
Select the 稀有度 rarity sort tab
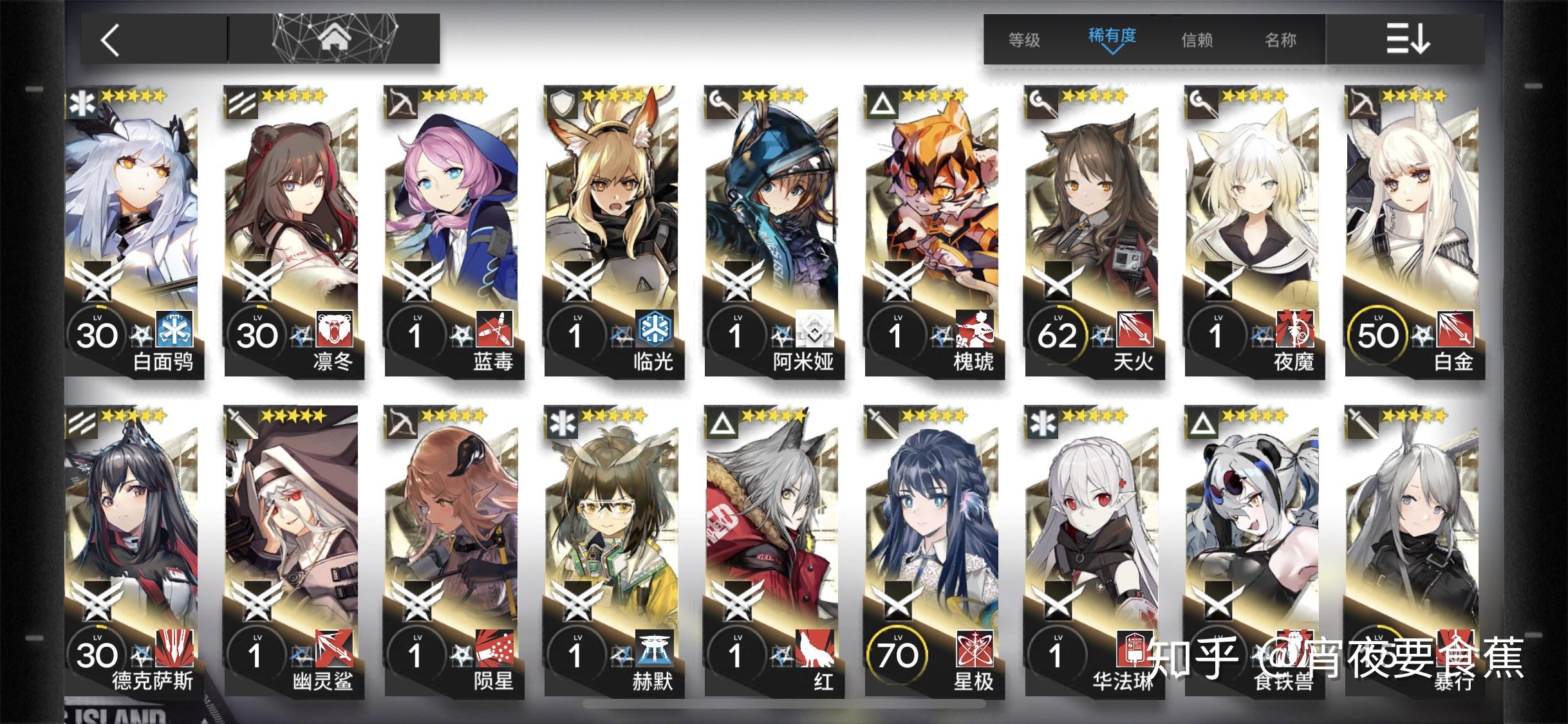click(1112, 39)
